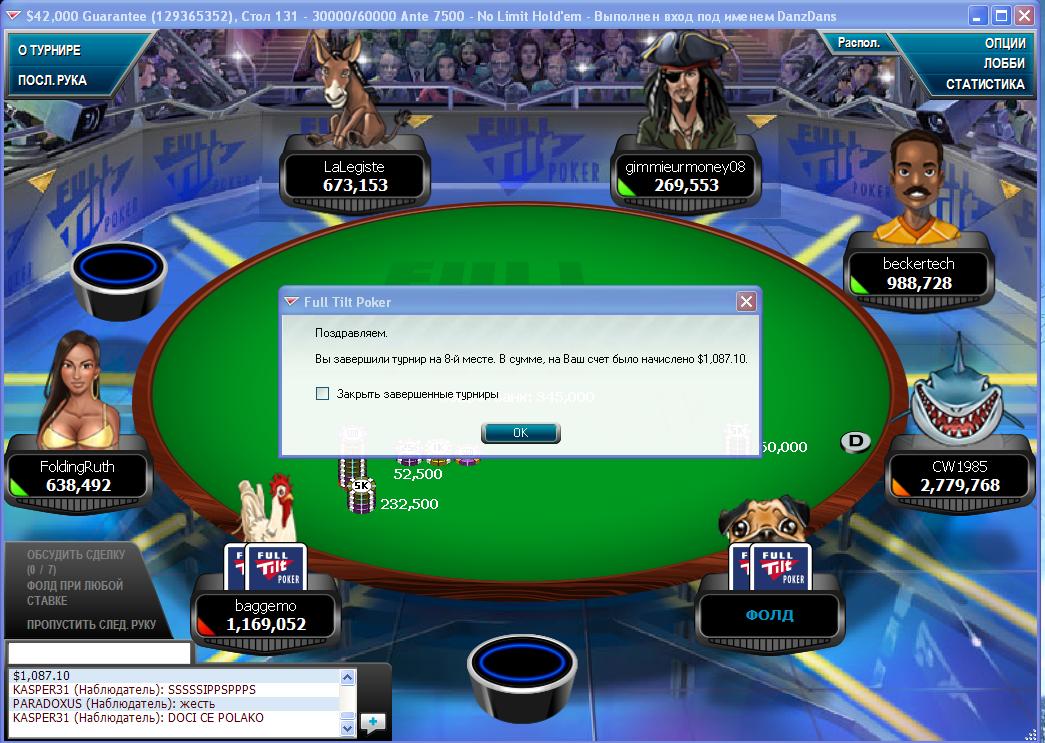This screenshot has width=1045, height=743.
Task: Tick the 'Закрыть завершенные турниры' checkbox
Action: [x=323, y=394]
